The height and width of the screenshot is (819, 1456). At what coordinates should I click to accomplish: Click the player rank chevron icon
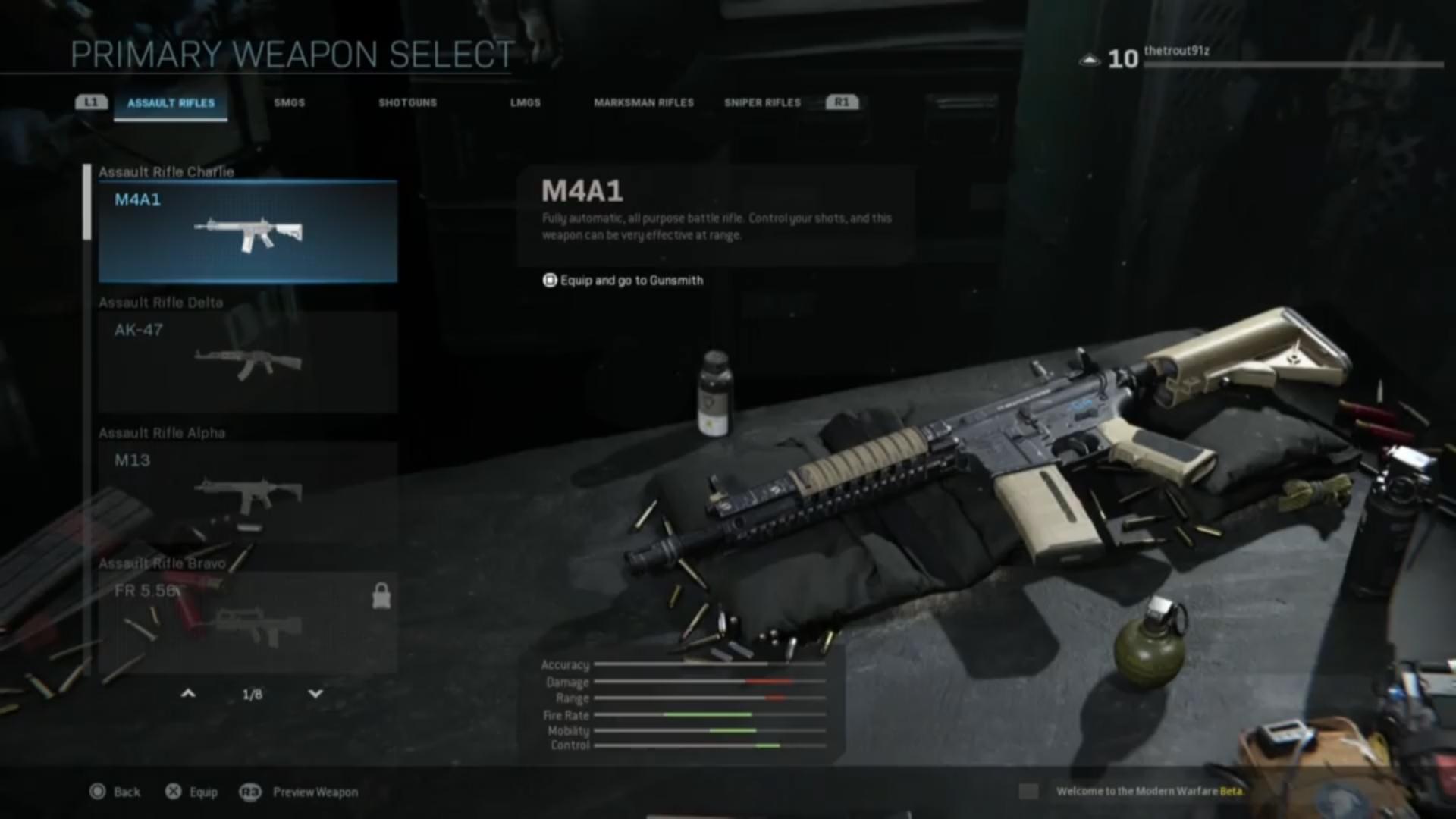(1090, 58)
